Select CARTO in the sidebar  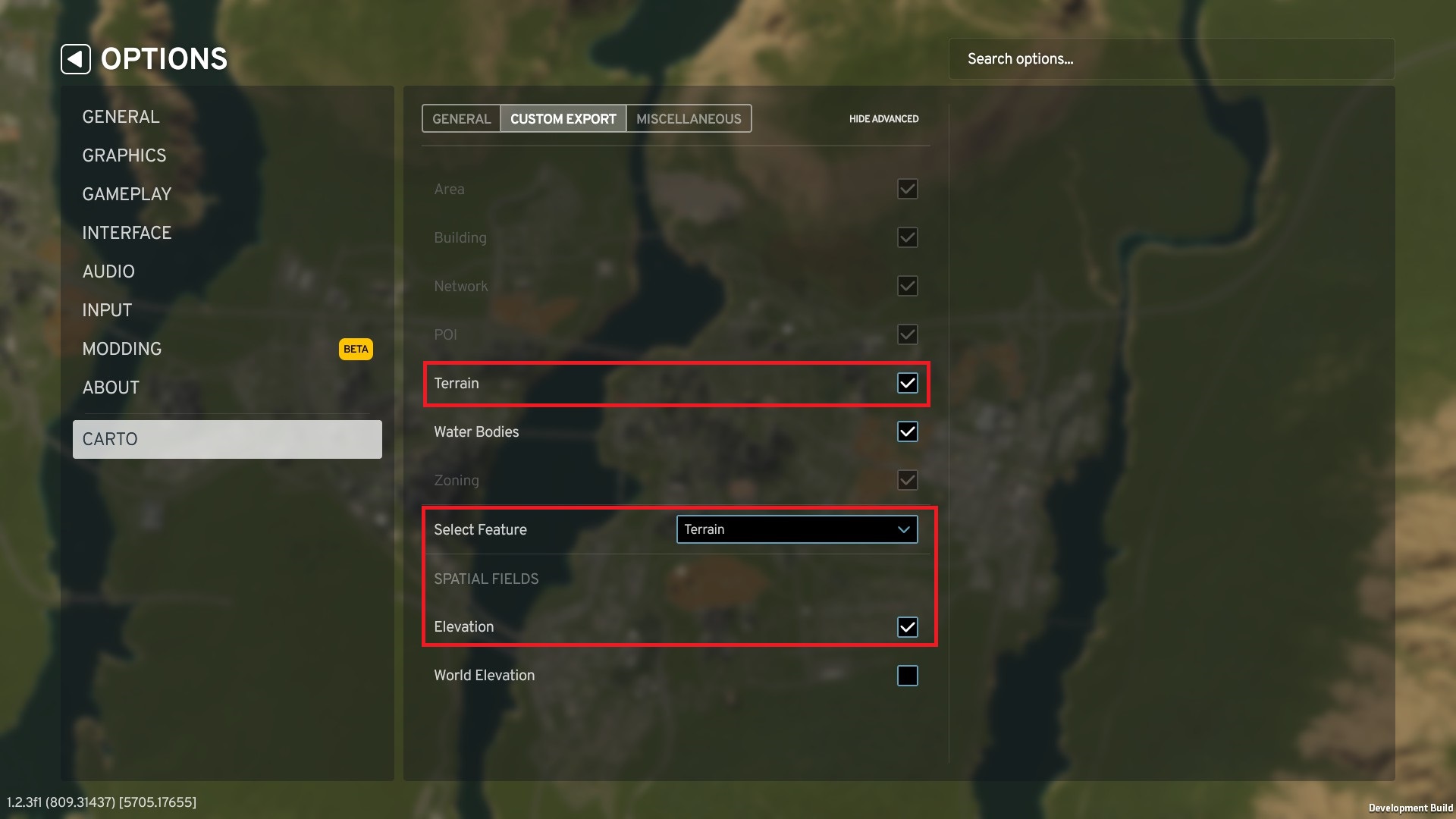(110, 438)
